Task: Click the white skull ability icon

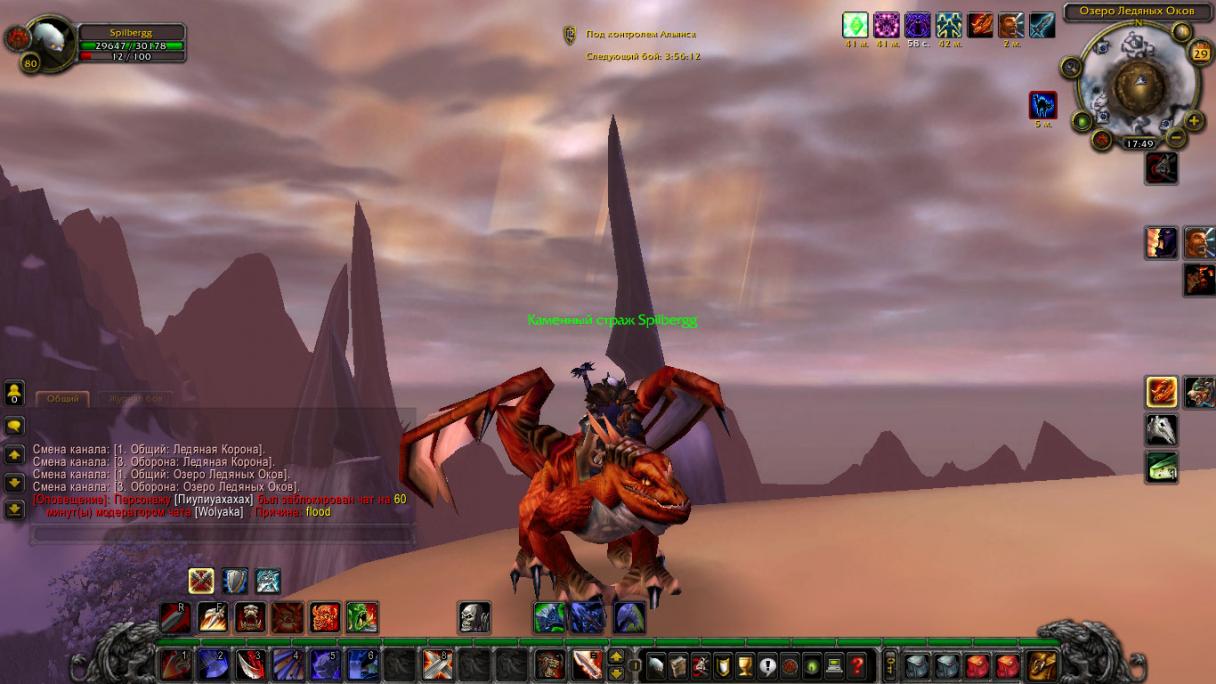Action: pyautogui.click(x=474, y=617)
